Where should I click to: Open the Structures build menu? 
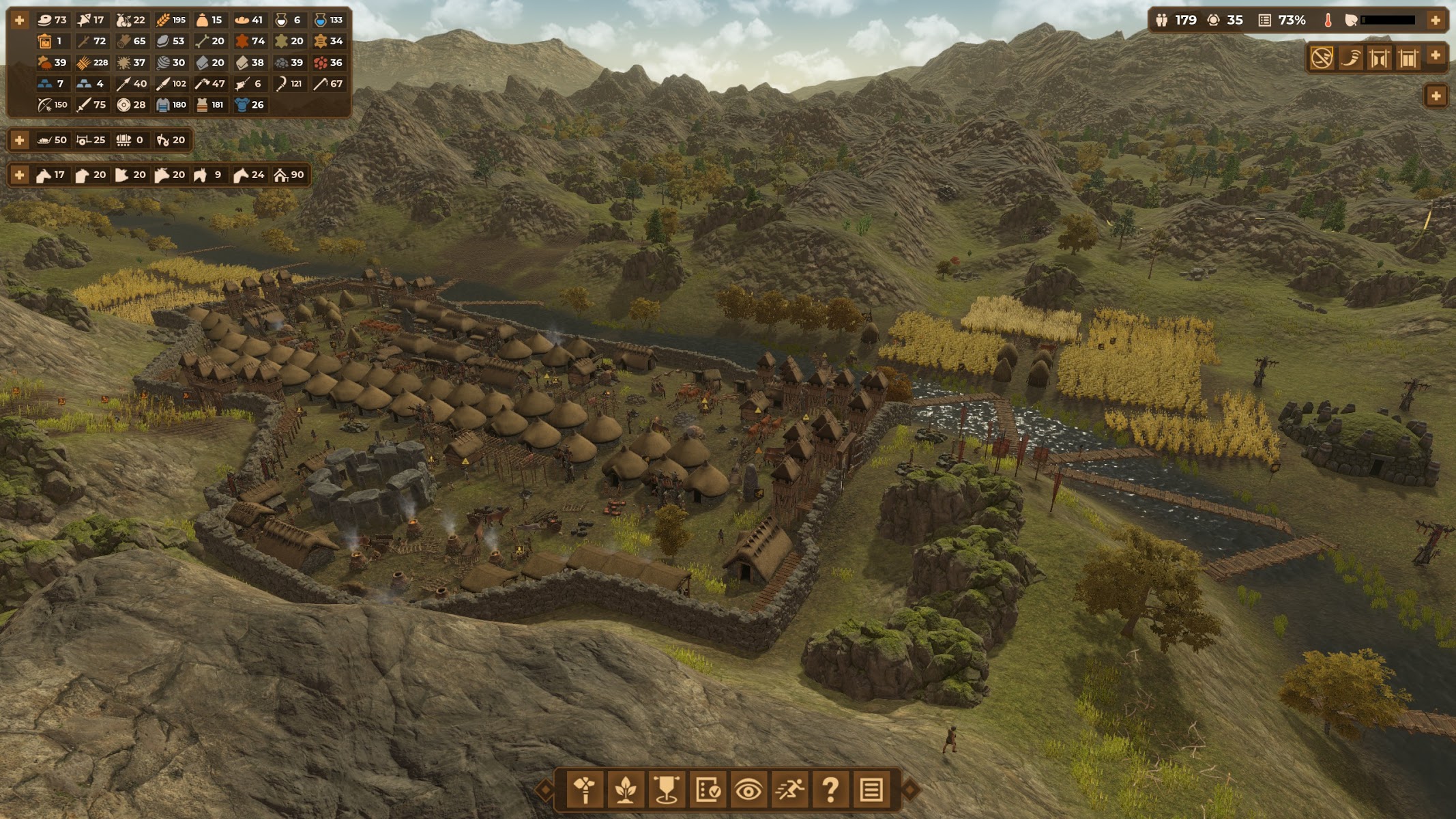click(585, 790)
